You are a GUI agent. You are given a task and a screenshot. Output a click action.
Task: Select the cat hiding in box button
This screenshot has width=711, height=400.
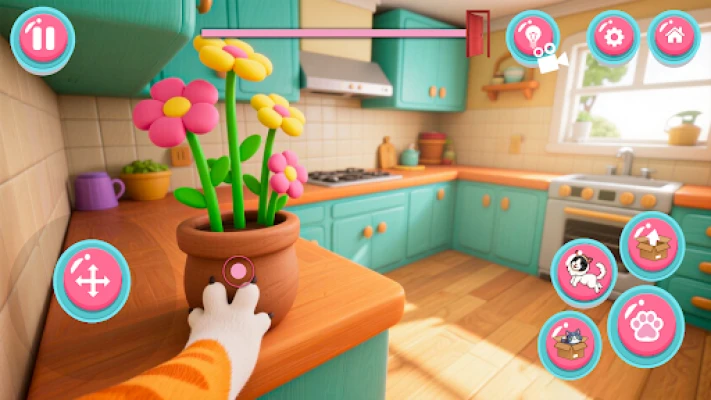tap(569, 345)
